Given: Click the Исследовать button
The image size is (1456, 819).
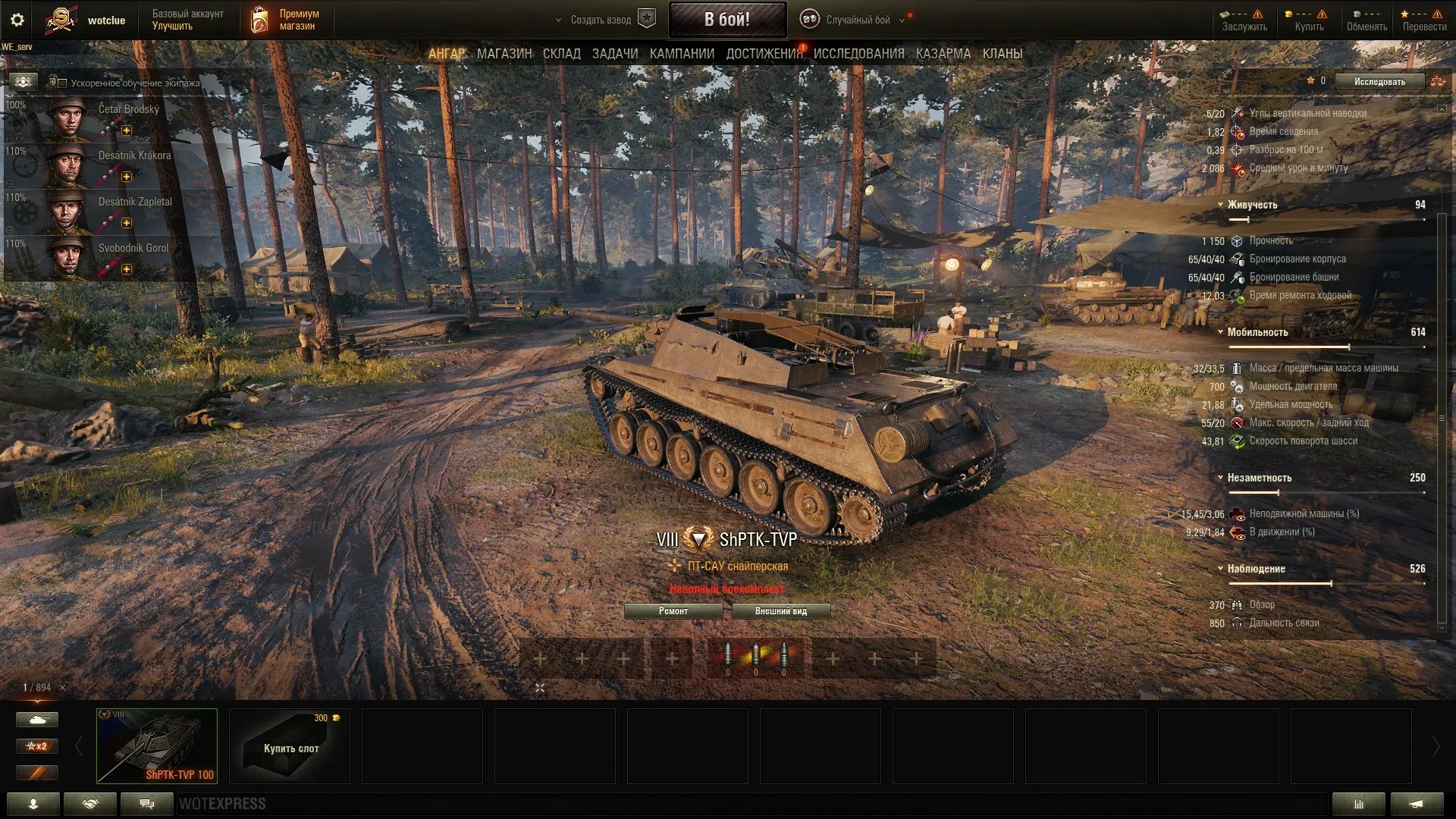Looking at the screenshot, I should click(1379, 82).
